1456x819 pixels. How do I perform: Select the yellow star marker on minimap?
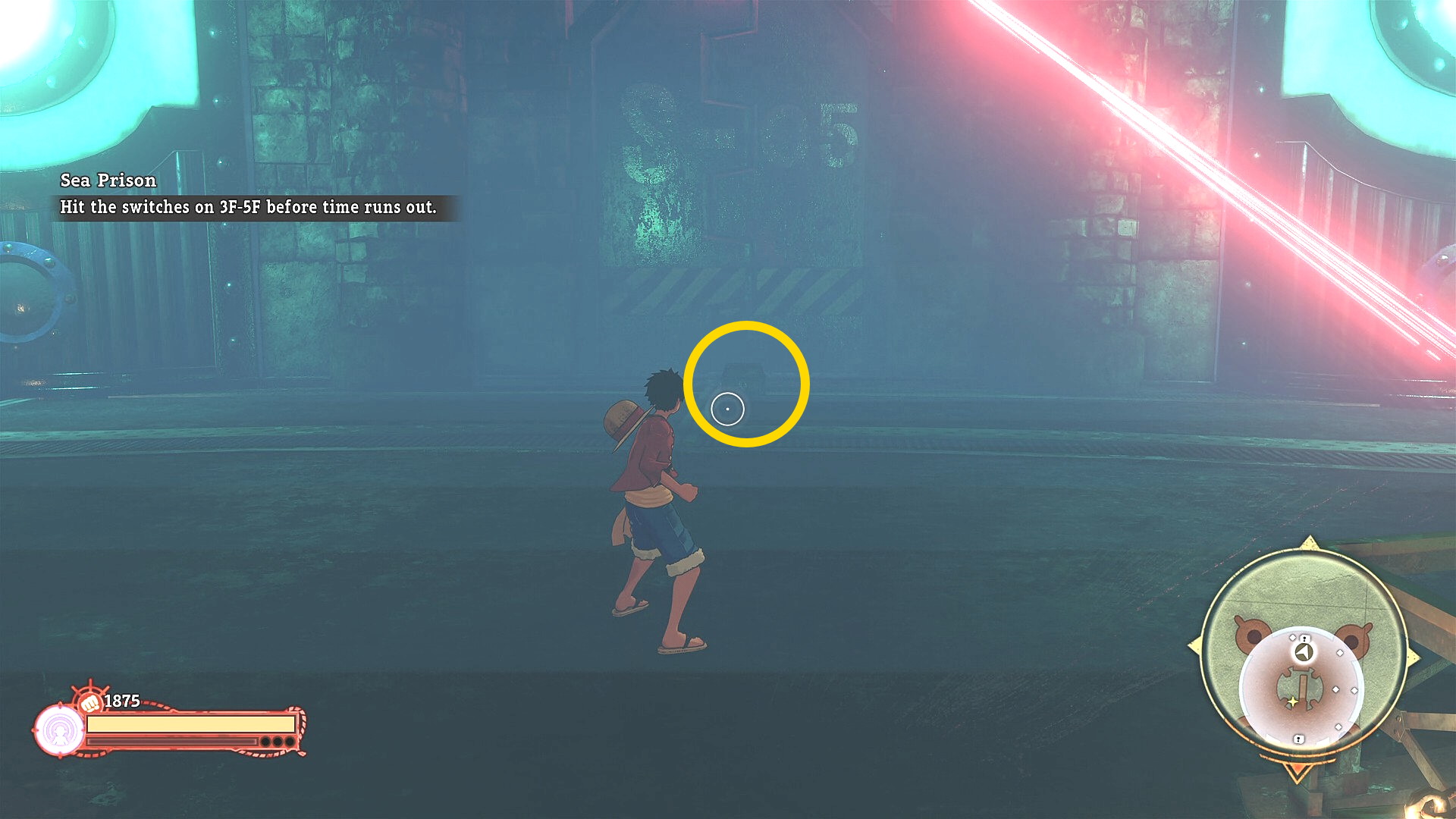1293,702
